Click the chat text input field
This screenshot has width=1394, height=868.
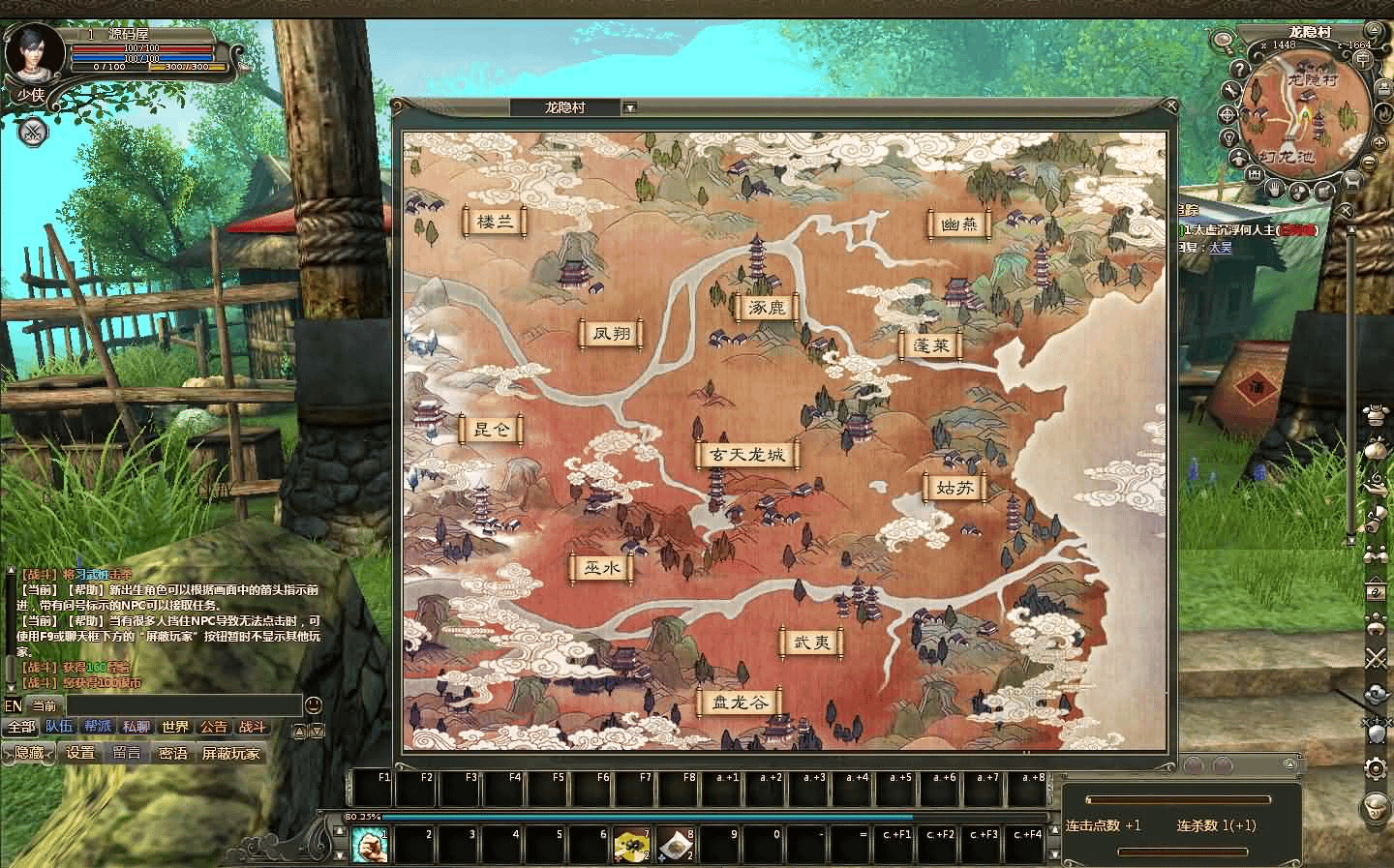tap(184, 705)
